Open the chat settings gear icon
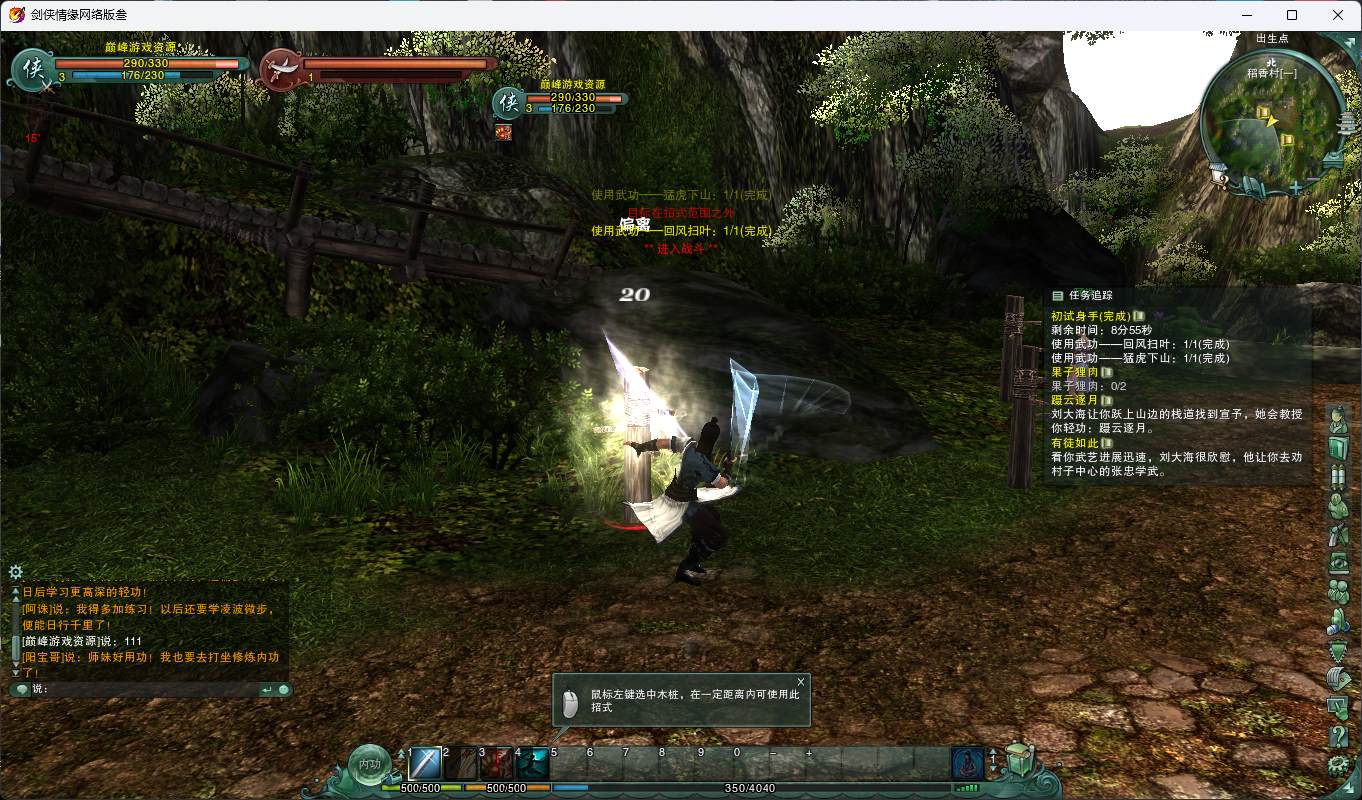This screenshot has height=800, width=1362. point(15,572)
